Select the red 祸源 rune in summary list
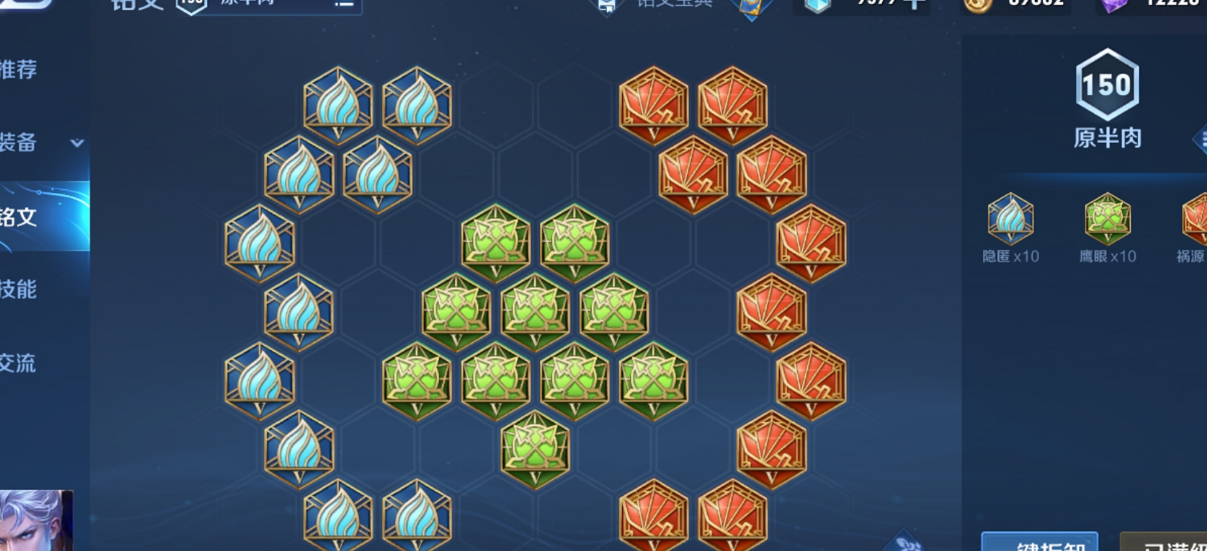This screenshot has height=551, width=1207. pos(1196,219)
